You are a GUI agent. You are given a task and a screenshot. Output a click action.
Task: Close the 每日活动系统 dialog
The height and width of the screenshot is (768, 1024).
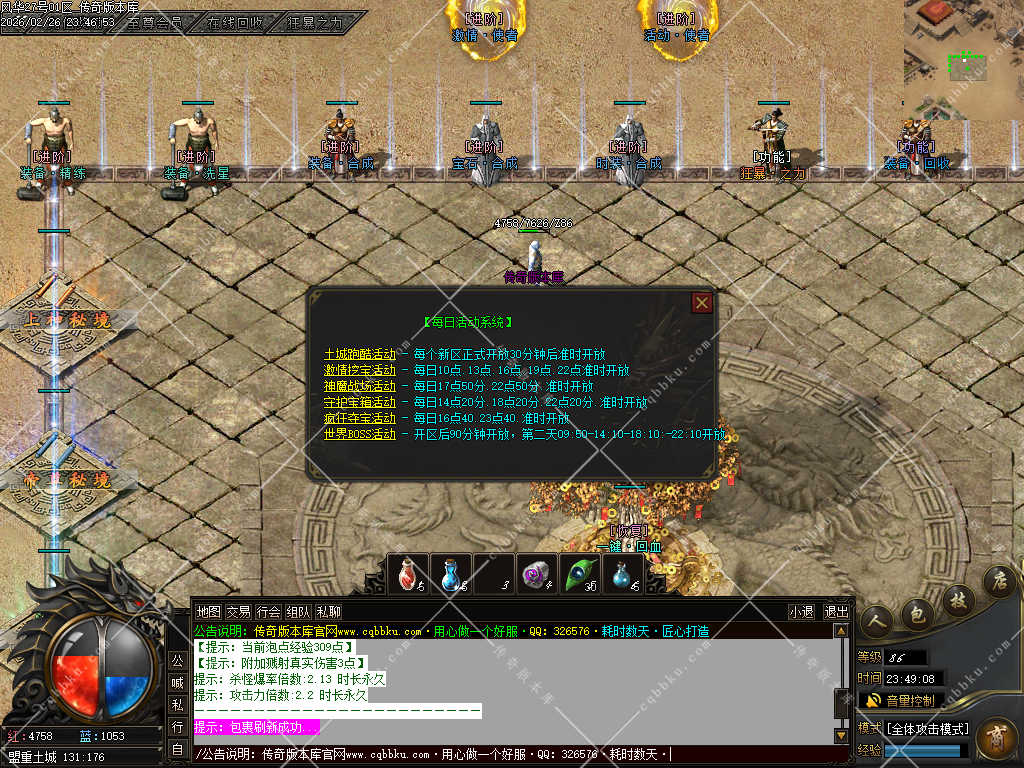pos(702,302)
